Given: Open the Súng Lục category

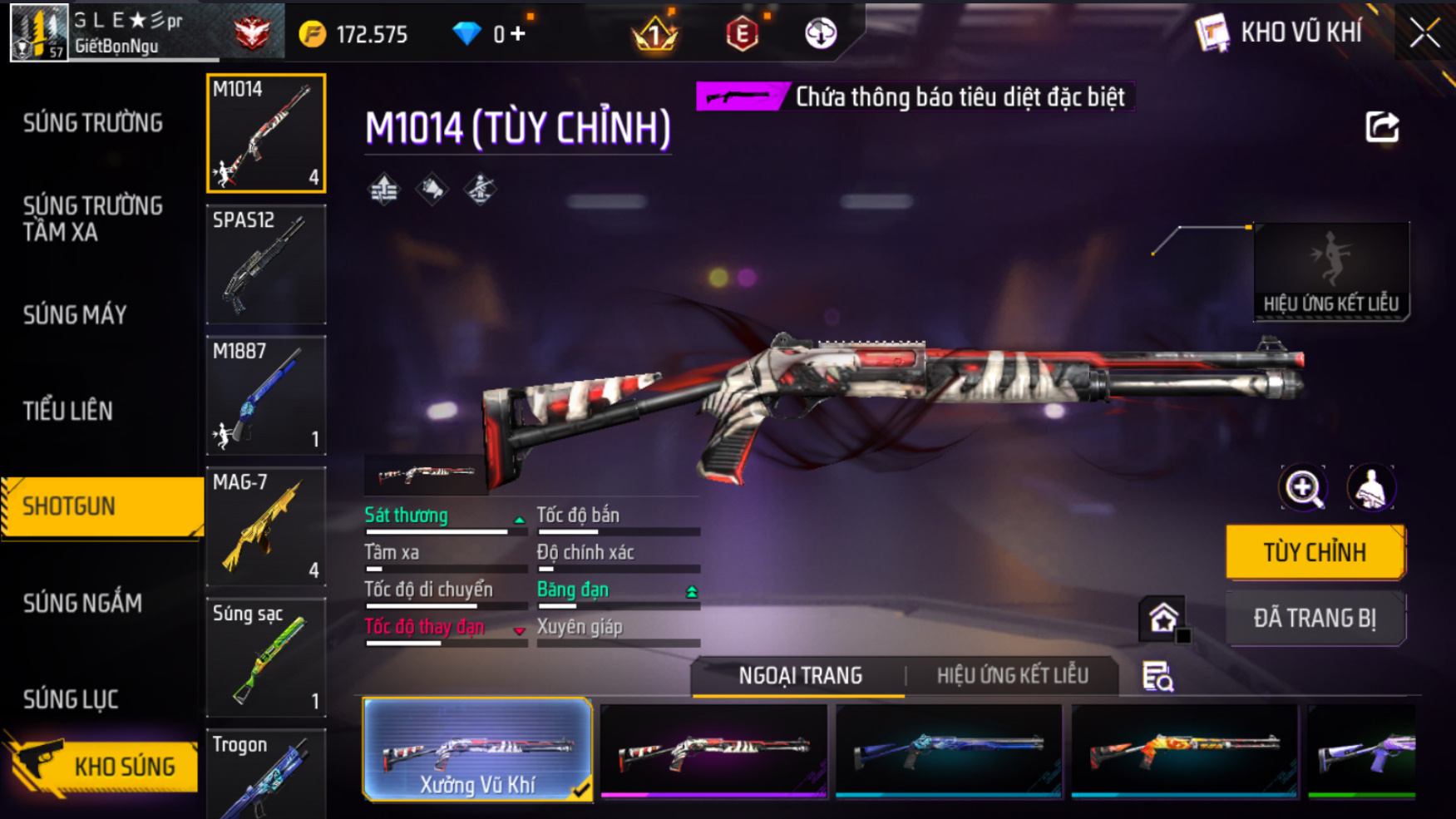Looking at the screenshot, I should [71, 699].
